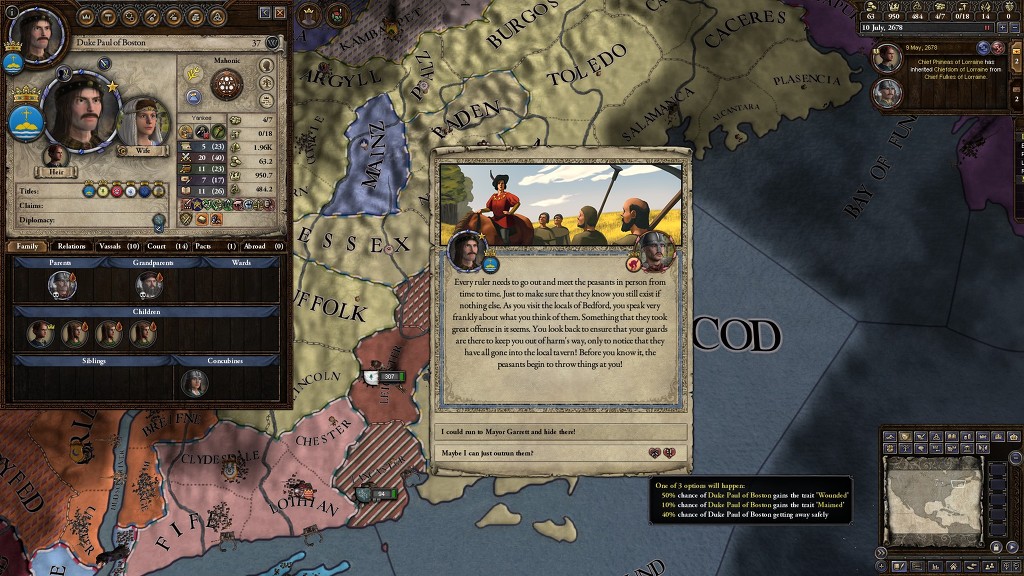Screen dimensions: 1024x576
Task: Close the character panel
Action: (280, 12)
